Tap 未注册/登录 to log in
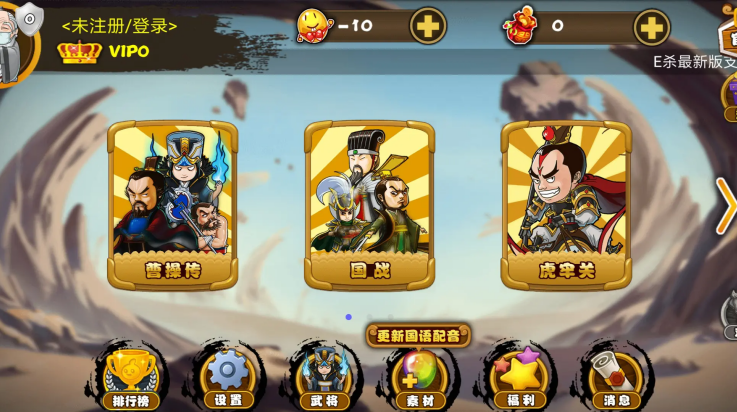This screenshot has height=412, width=737. pyautogui.click(x=116, y=25)
